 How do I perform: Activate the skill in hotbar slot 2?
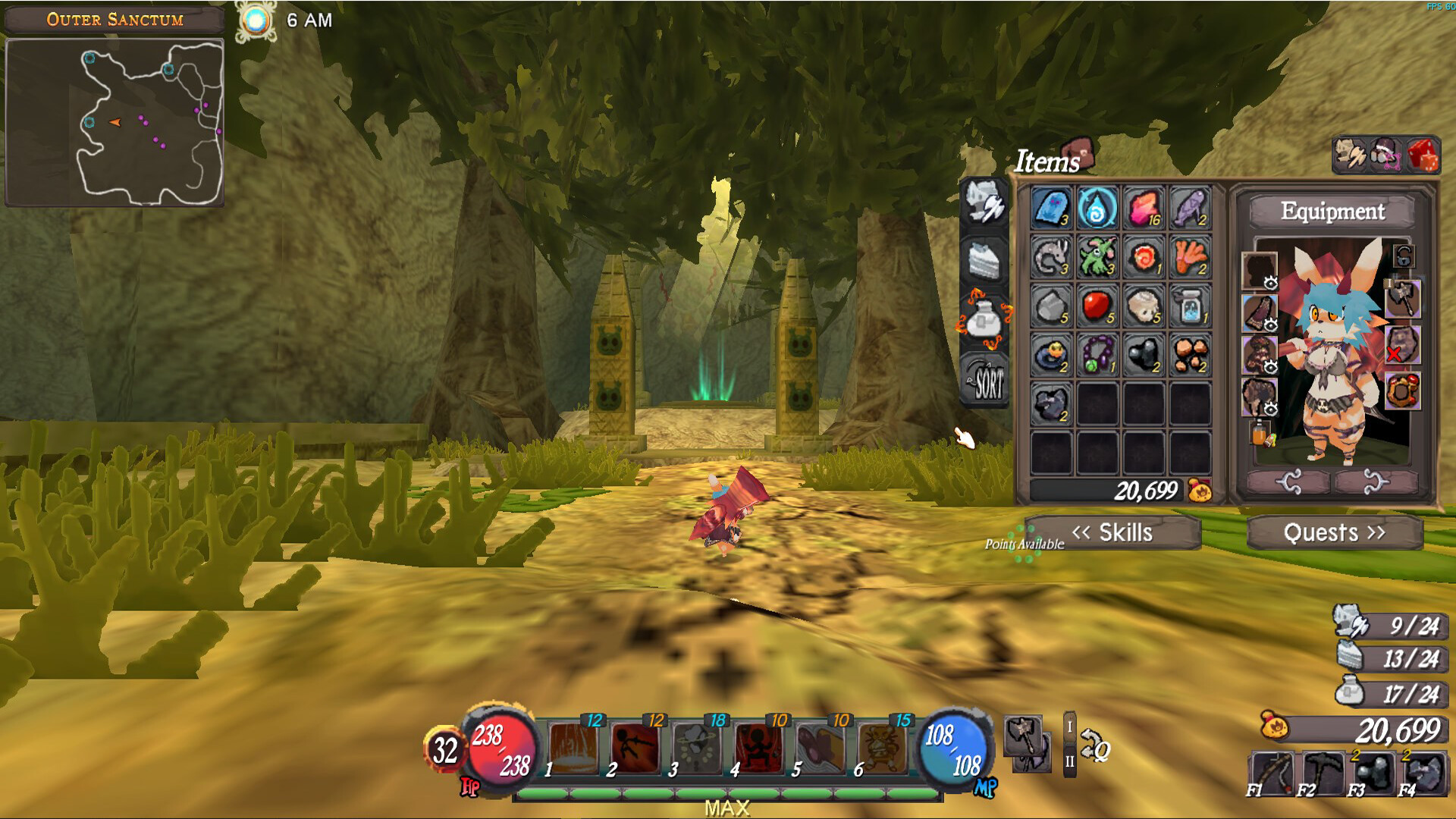click(634, 747)
